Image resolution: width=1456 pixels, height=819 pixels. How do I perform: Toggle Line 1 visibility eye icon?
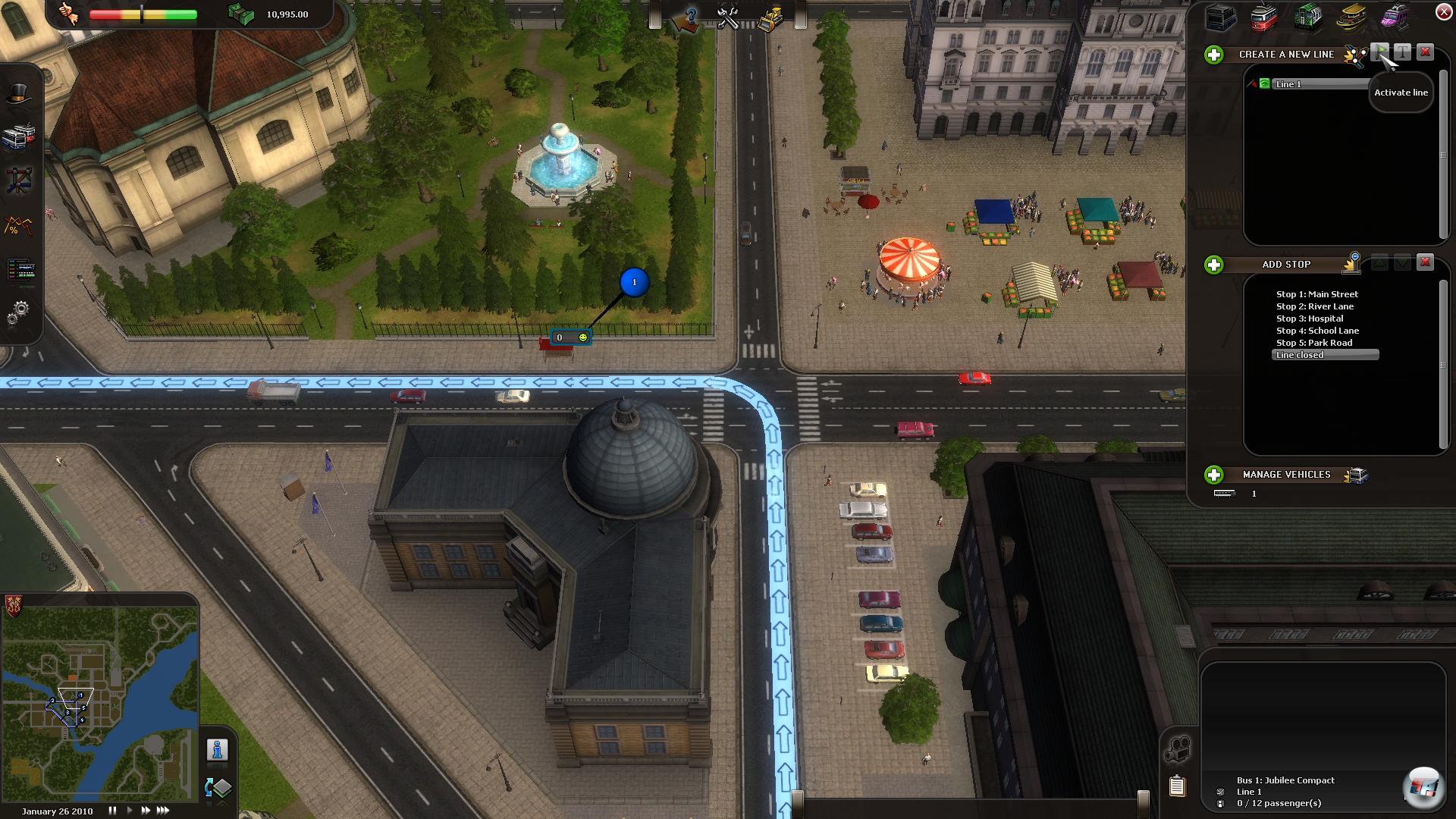pos(1264,84)
